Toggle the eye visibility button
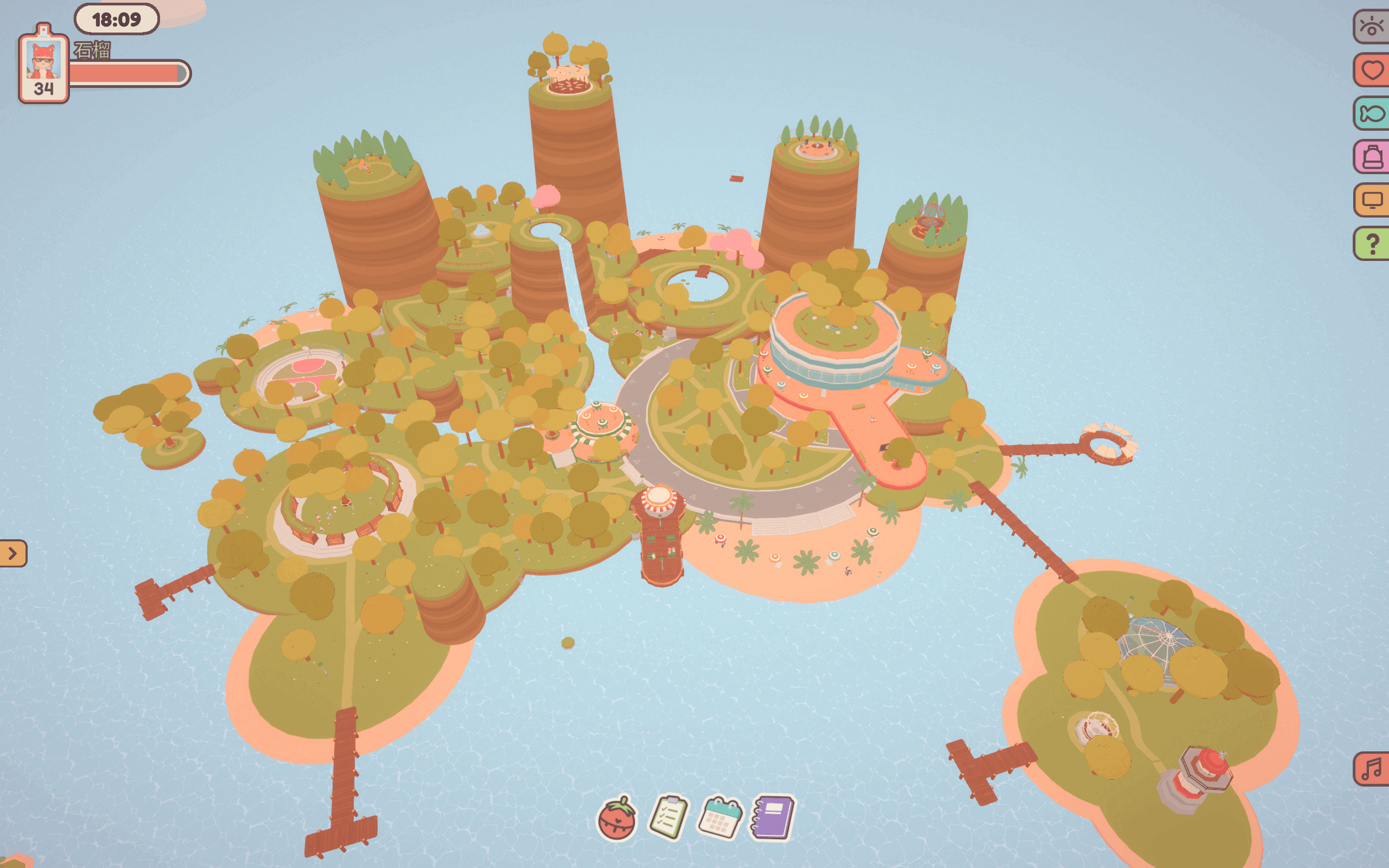Screen dimensions: 1389x868 [x=1372, y=27]
